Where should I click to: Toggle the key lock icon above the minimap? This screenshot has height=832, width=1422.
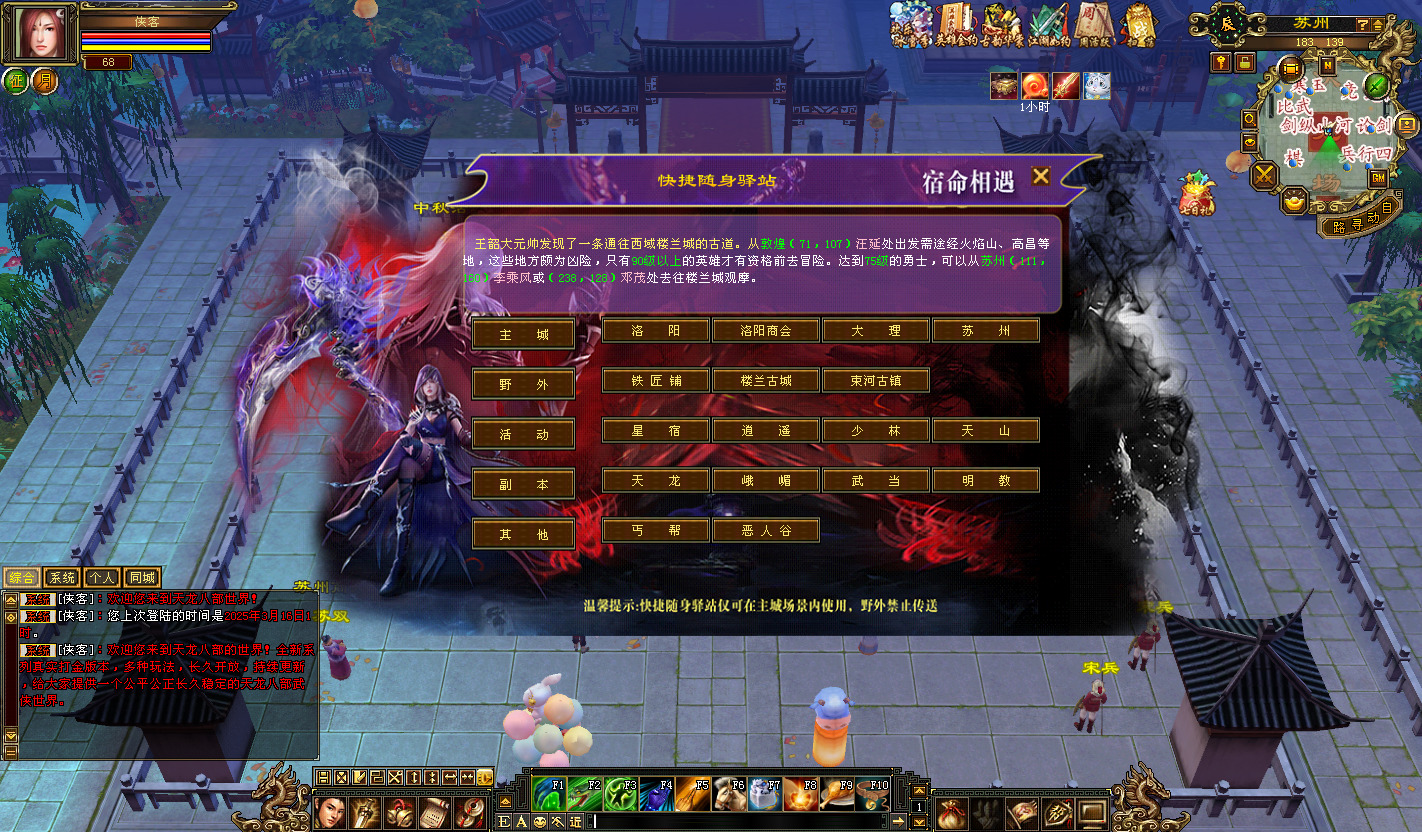(x=1220, y=60)
